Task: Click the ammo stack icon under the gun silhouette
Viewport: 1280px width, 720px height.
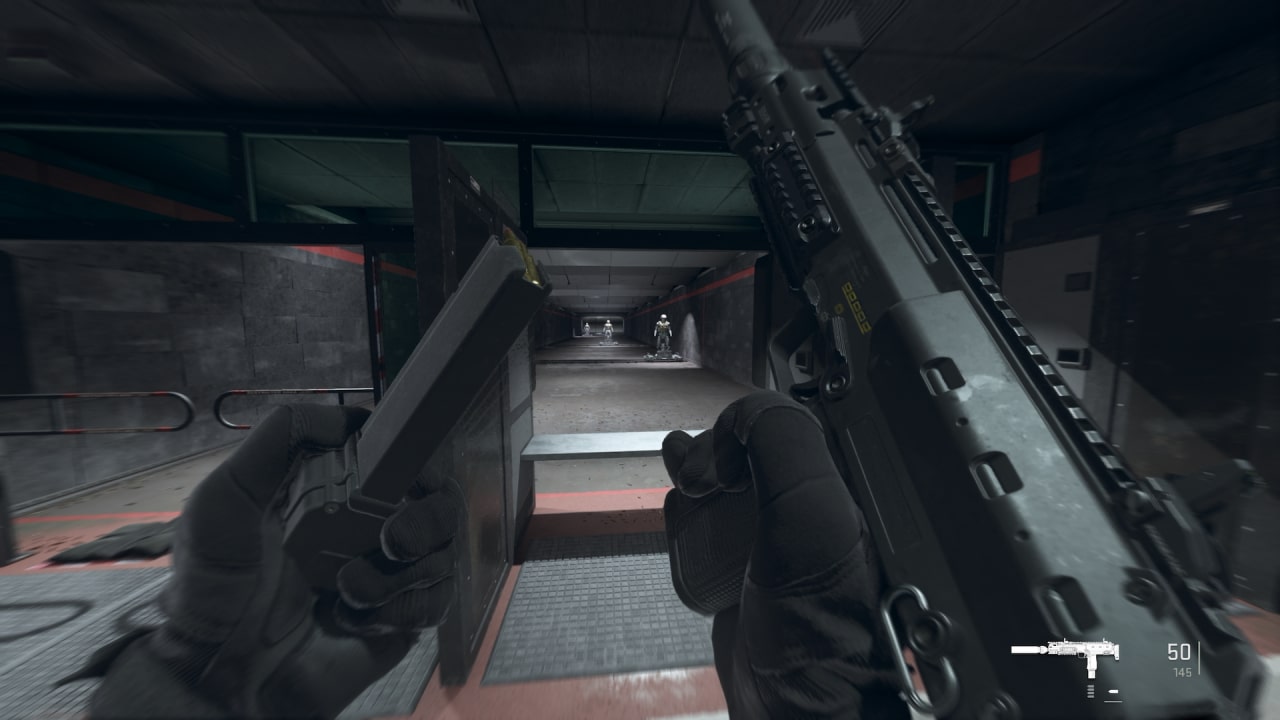Action: tap(1091, 691)
